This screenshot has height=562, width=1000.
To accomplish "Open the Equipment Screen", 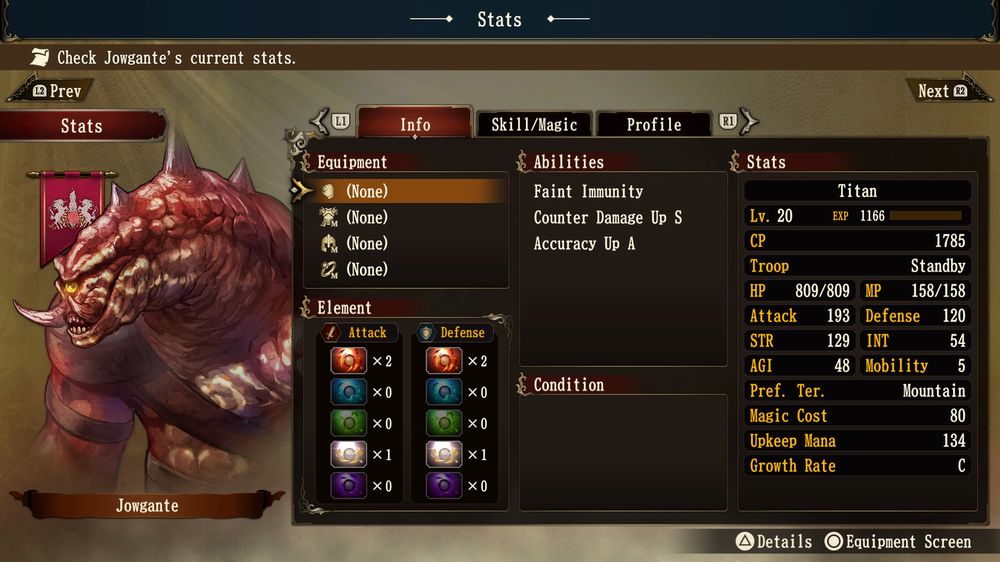I will click(898, 541).
